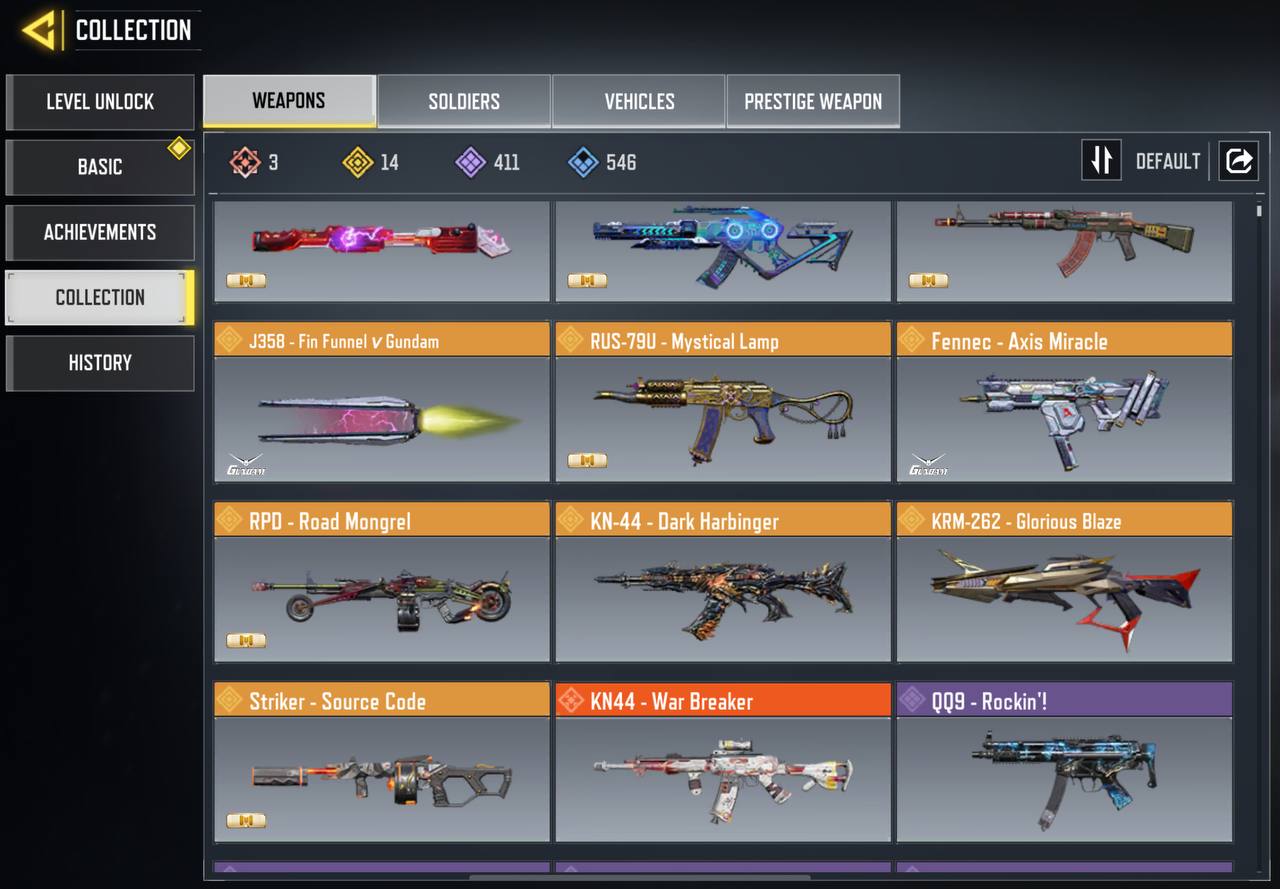
Task: Go back using the yellow arrow button
Action: (40, 30)
